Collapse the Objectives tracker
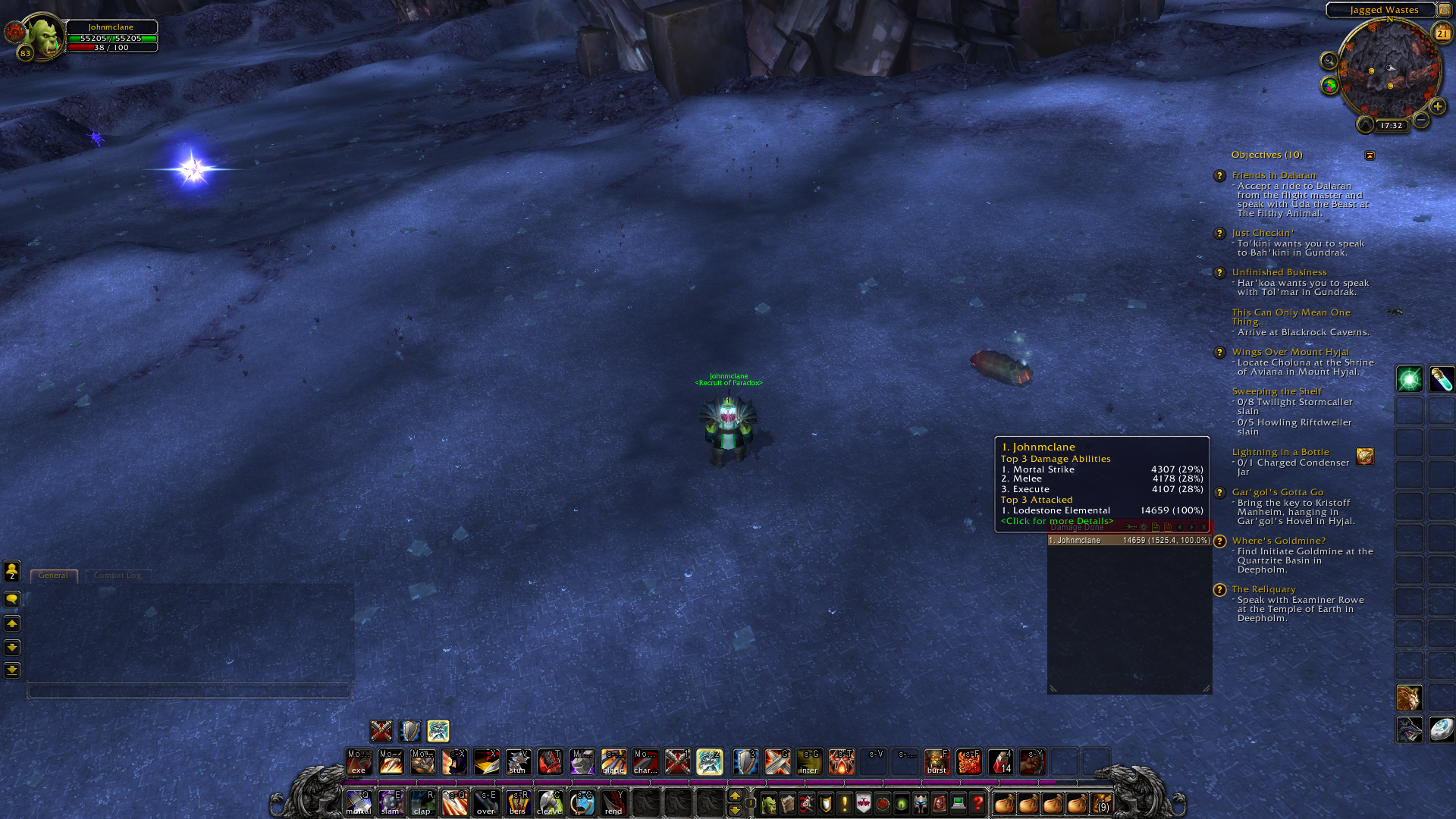This screenshot has height=819, width=1456. [1370, 155]
